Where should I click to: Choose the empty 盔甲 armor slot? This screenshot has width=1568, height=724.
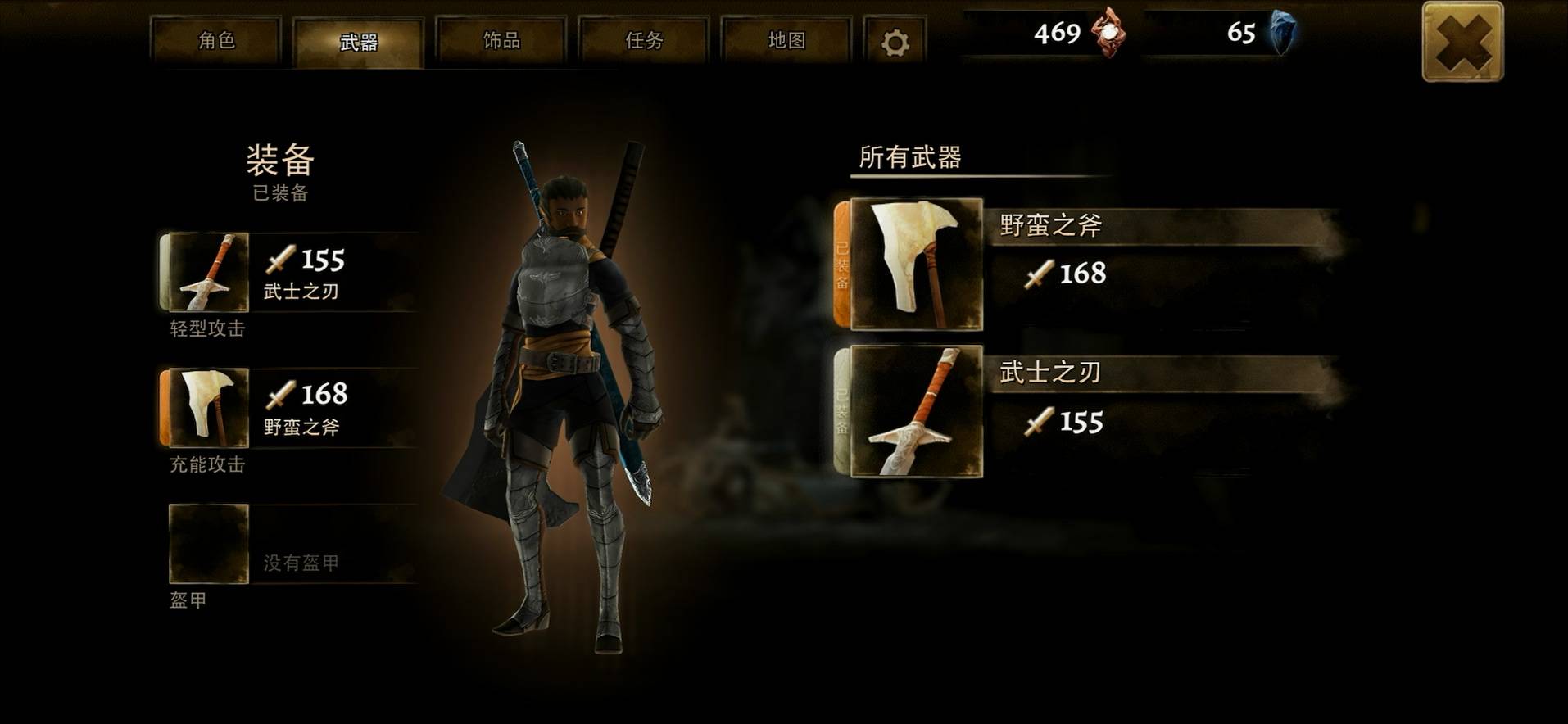point(210,544)
